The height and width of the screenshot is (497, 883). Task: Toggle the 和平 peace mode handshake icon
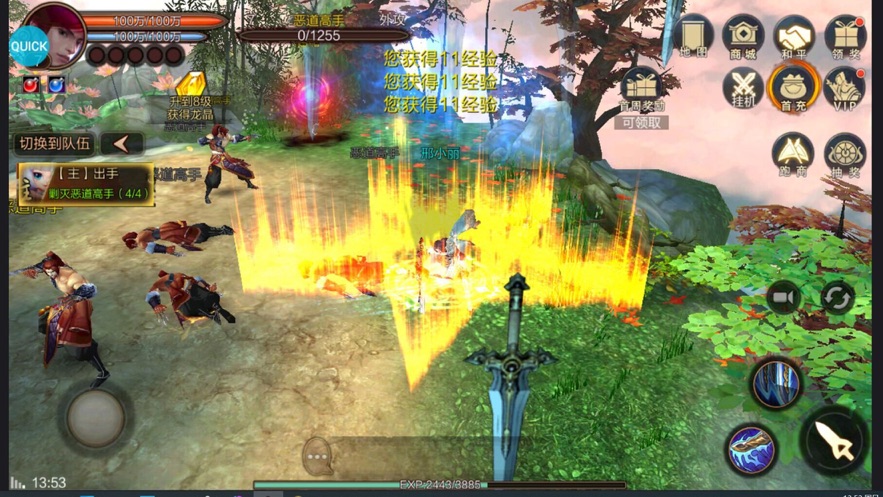coord(795,36)
